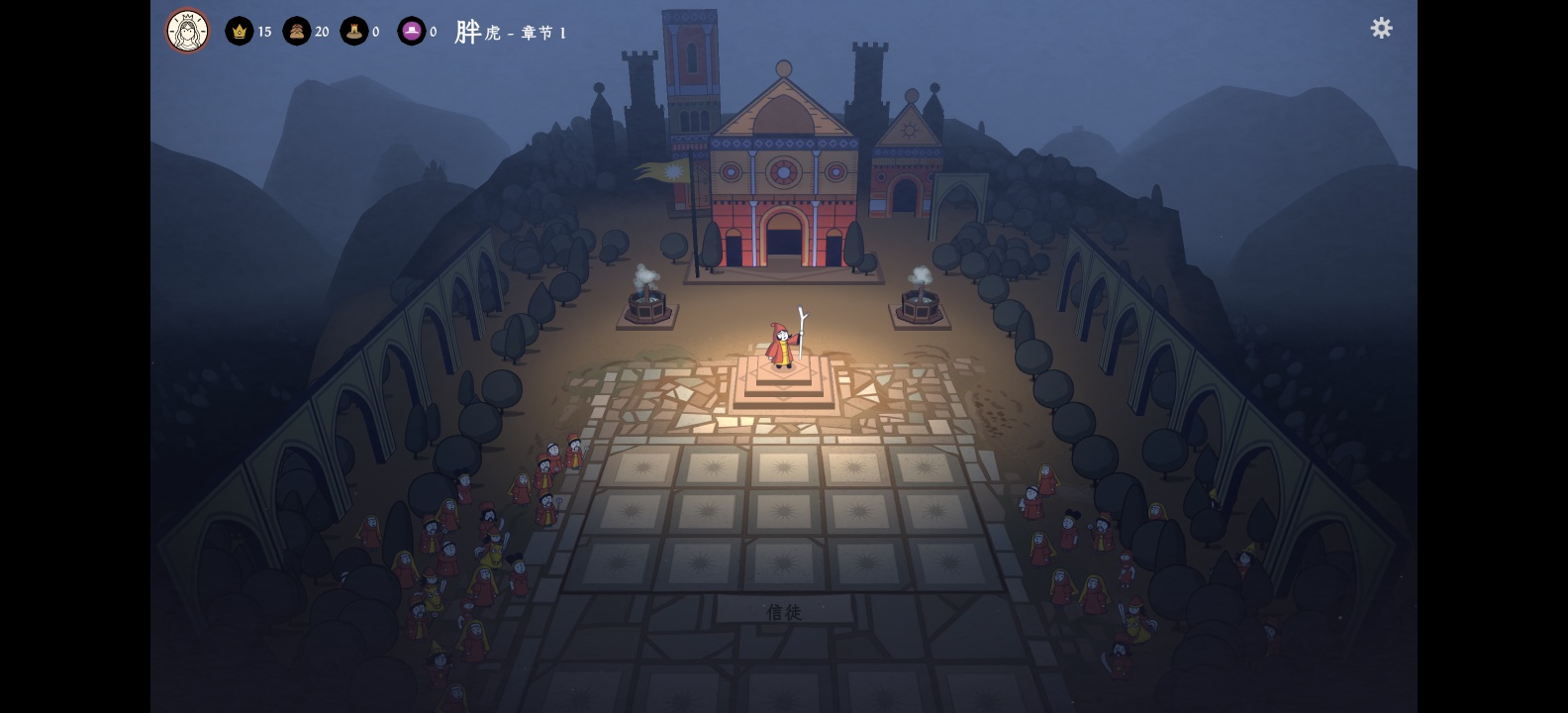Open the queen portrait avatar
Screen dimensions: 1568x713
point(186,31)
